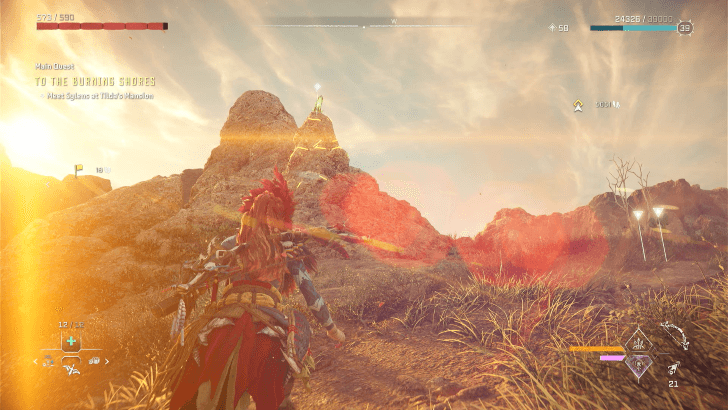Select the yellow quest waypoint marker
Image resolution: width=728 pixels, height=410 pixels.
tap(578, 104)
